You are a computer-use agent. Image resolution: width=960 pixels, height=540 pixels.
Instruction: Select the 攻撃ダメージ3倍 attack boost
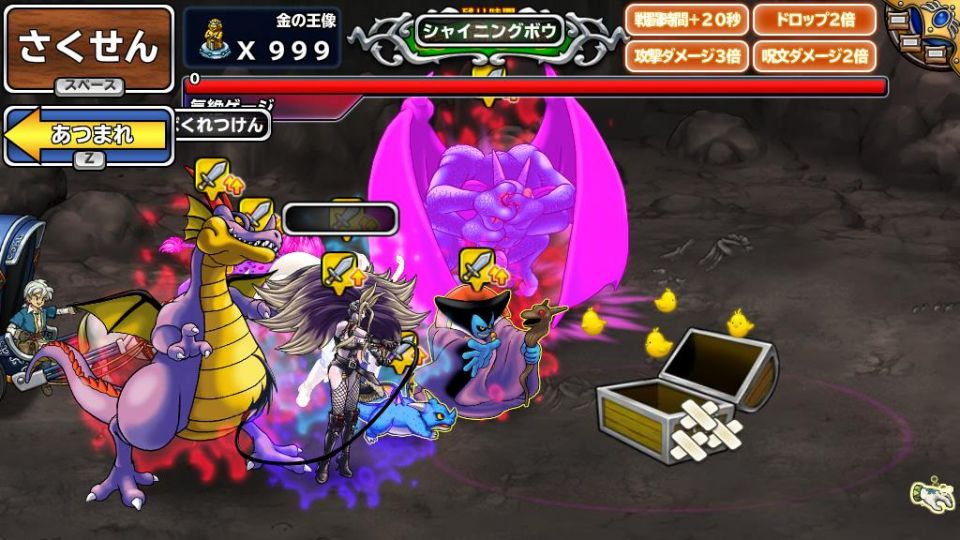(x=685, y=56)
